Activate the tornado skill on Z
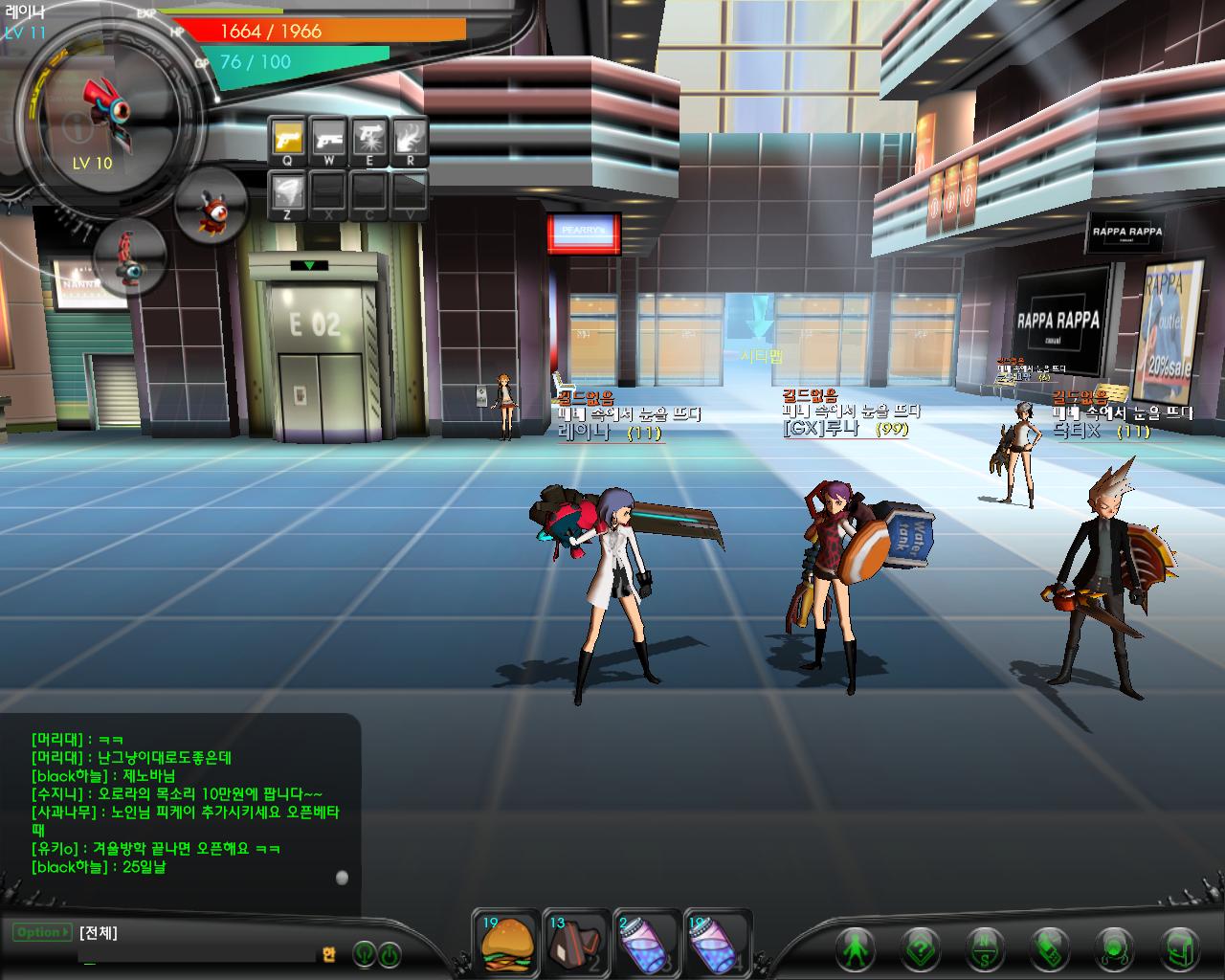1225x980 pixels. [287, 193]
